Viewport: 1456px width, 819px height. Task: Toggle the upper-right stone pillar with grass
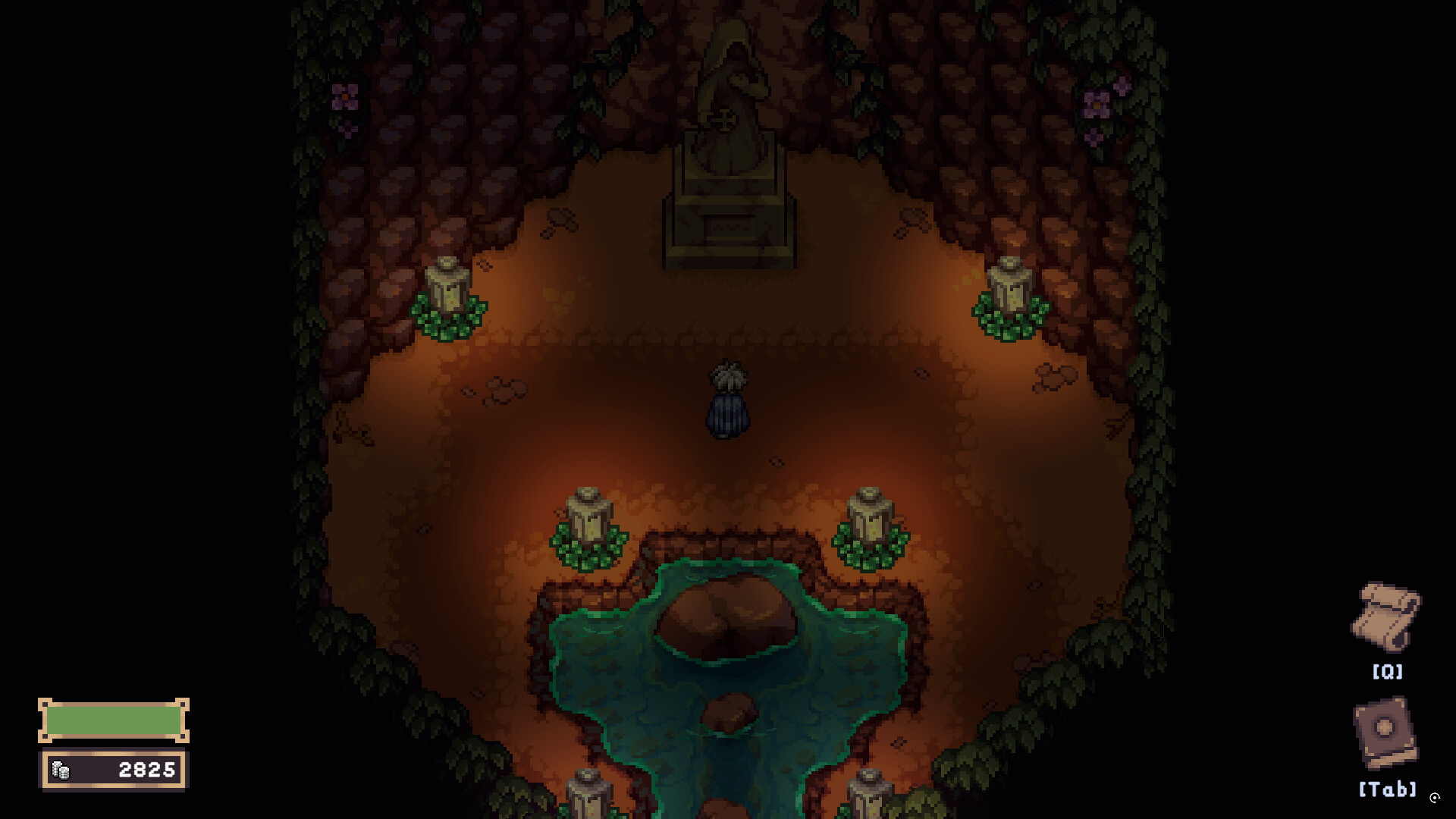click(x=1009, y=292)
